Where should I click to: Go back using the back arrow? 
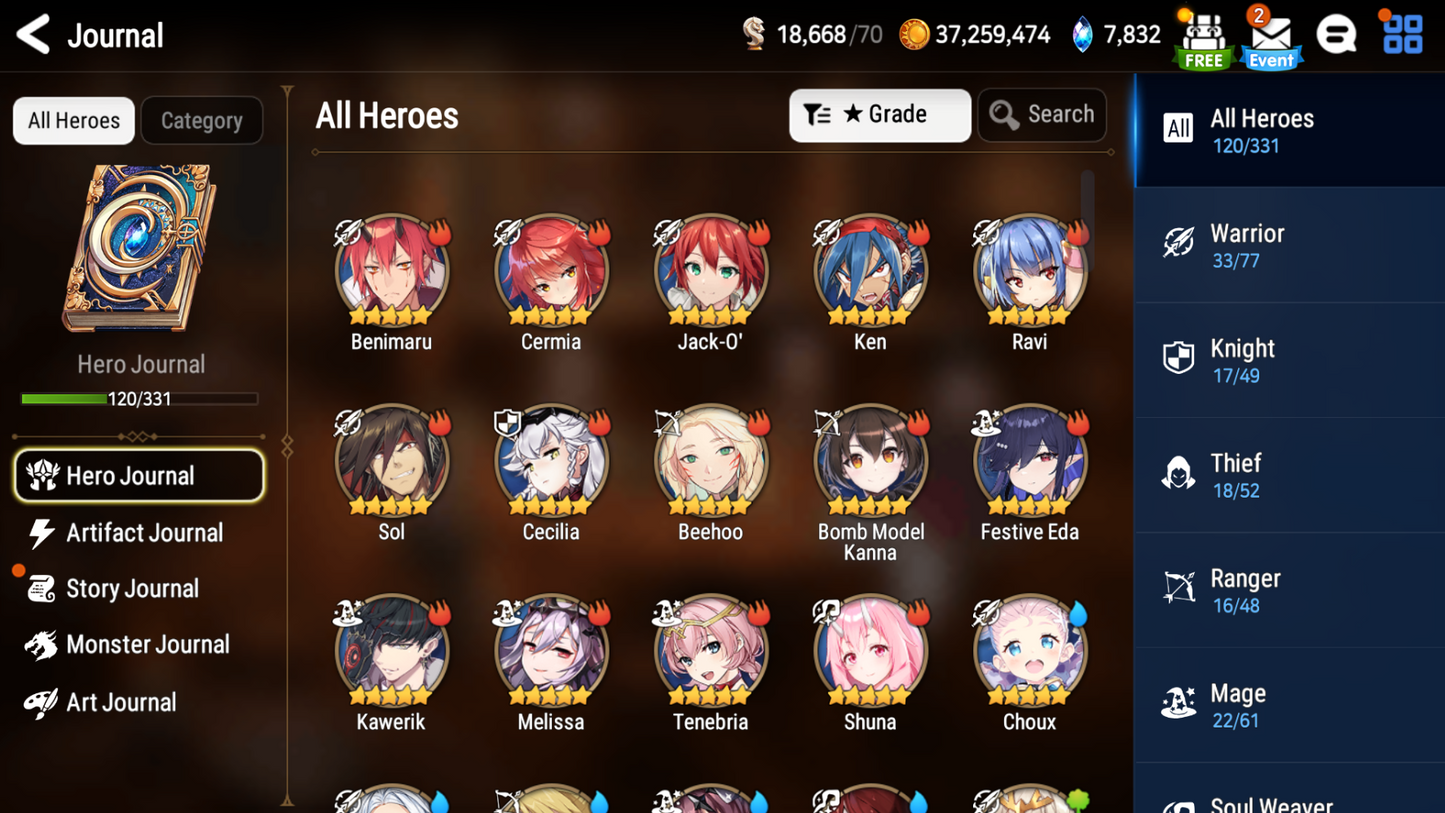pos(33,33)
